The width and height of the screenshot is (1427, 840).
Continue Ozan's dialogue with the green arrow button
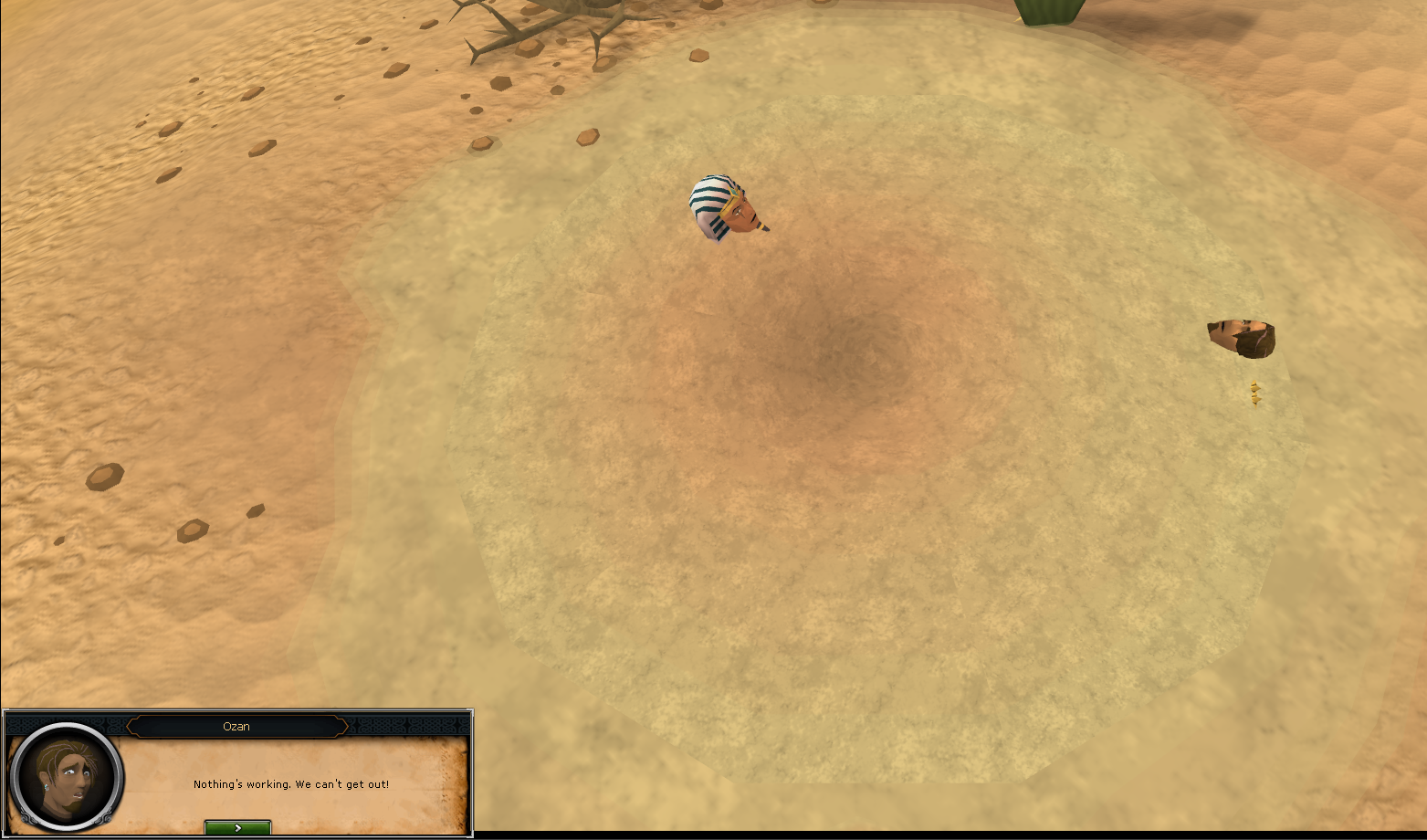237,827
